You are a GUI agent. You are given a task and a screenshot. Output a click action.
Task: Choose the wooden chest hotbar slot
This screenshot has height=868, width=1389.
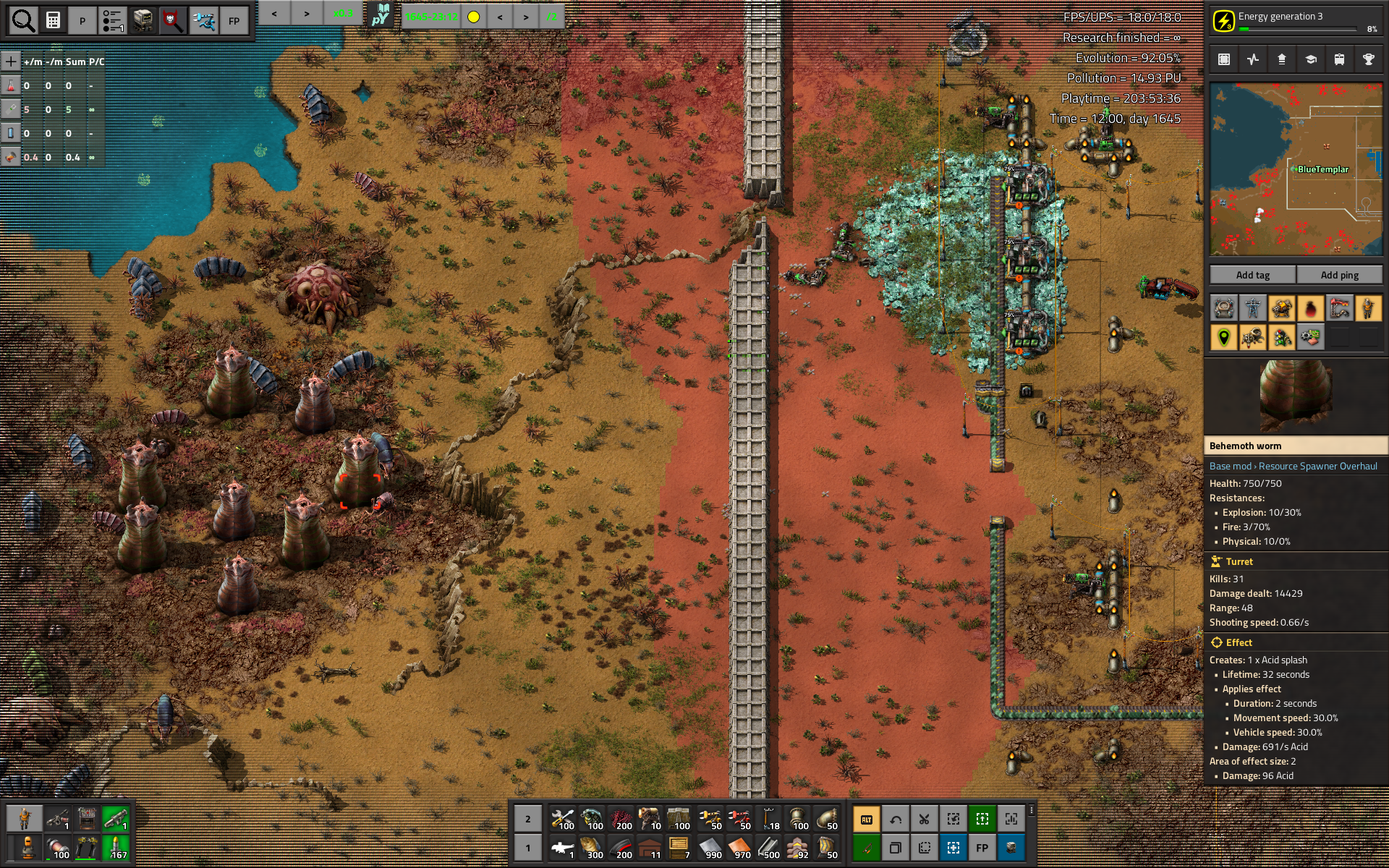[679, 848]
